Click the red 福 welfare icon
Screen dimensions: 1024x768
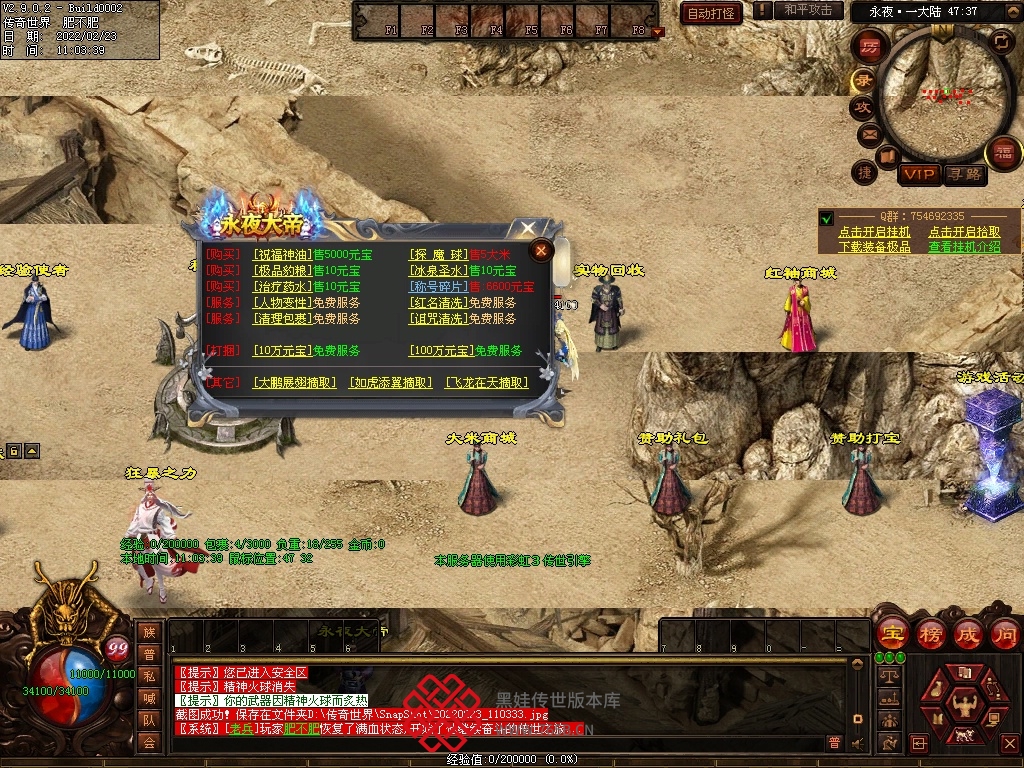(1002, 153)
